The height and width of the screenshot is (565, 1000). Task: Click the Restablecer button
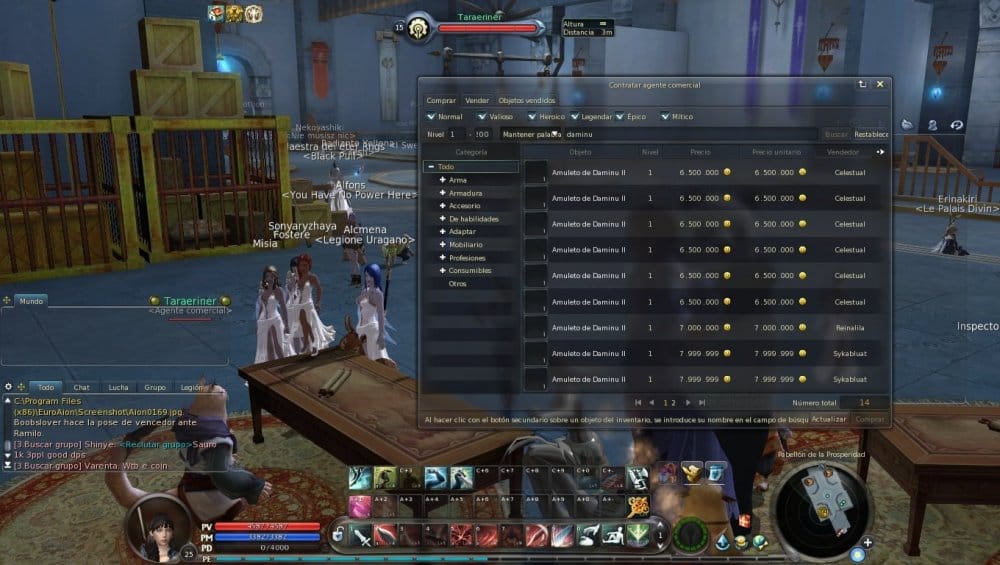[x=871, y=134]
